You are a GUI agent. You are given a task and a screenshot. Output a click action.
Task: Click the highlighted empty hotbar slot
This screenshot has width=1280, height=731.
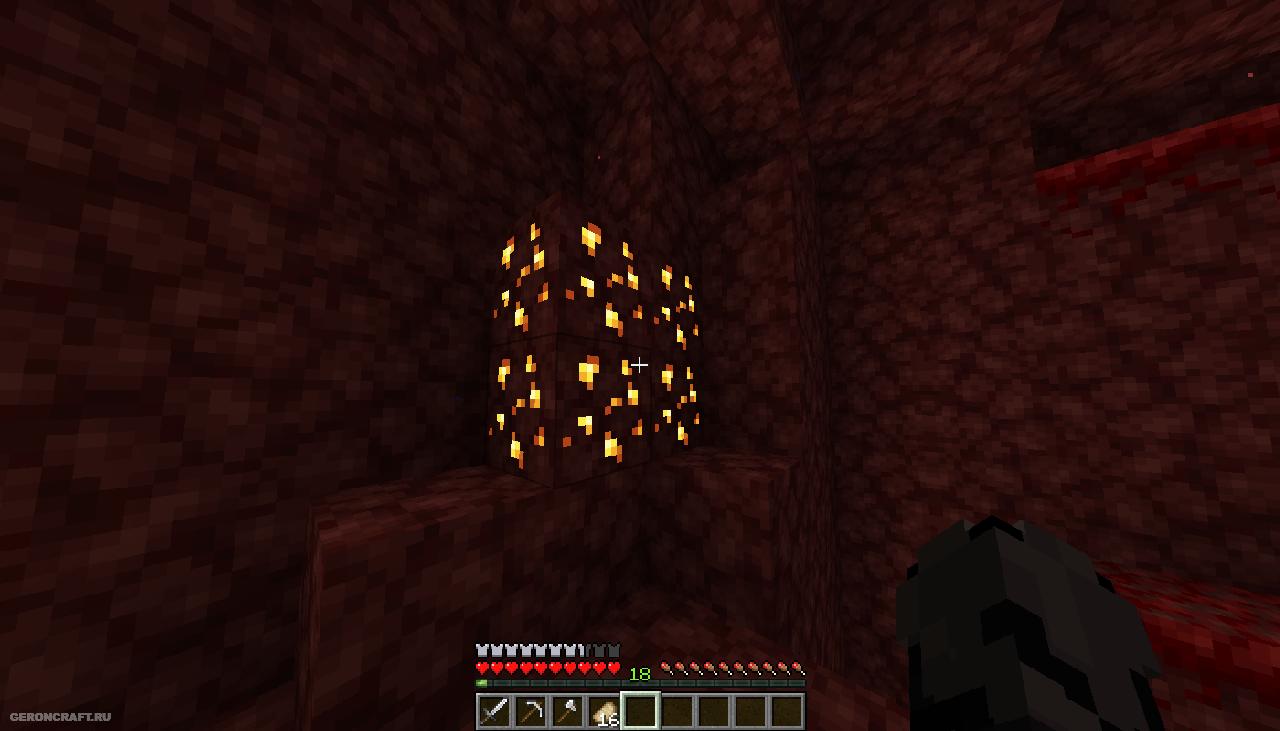pos(640,711)
